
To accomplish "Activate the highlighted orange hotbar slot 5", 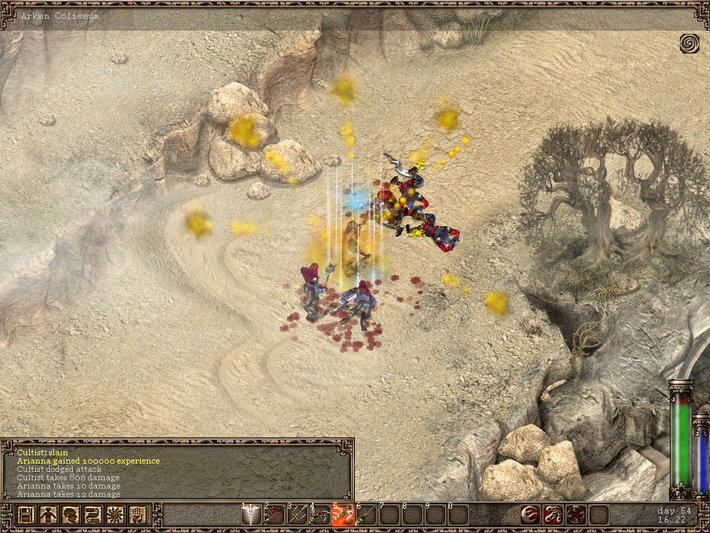I will point(343,515).
